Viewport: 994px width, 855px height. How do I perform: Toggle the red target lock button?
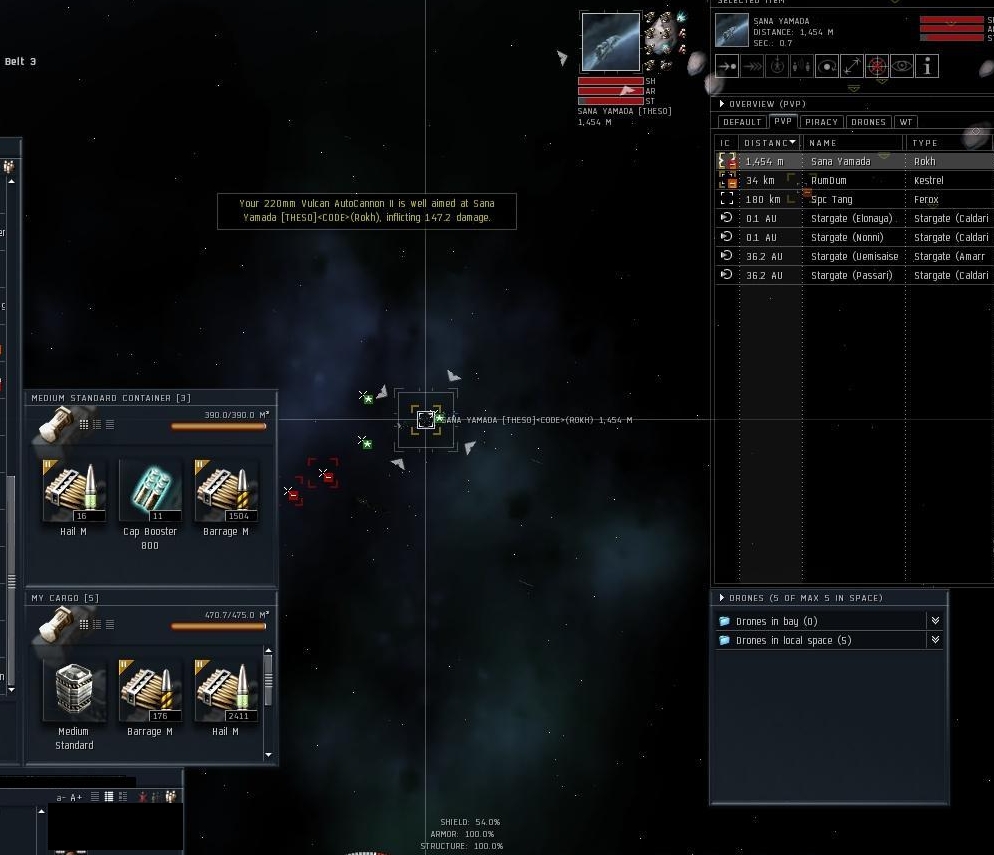877,67
